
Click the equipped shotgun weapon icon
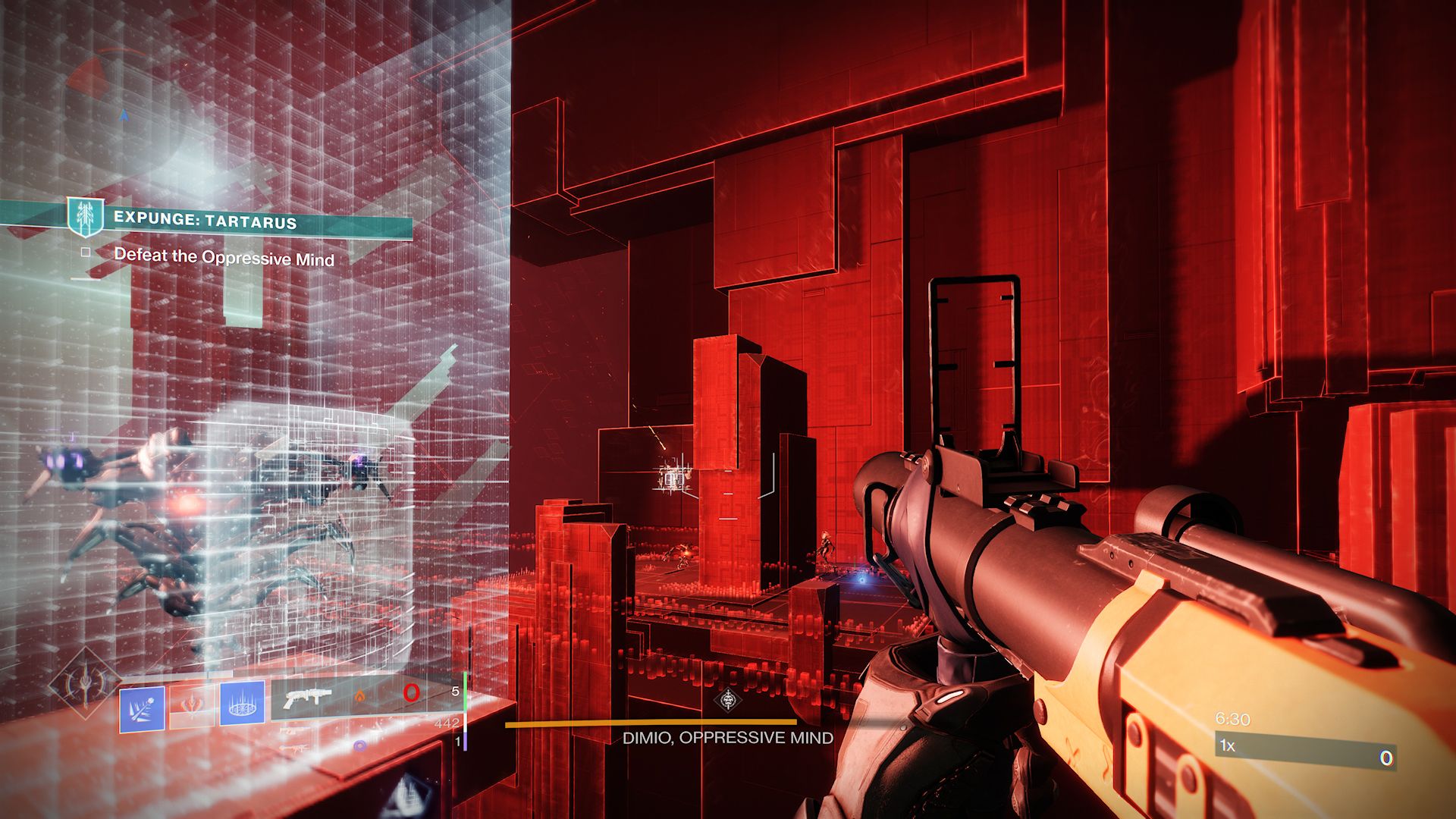tap(309, 698)
